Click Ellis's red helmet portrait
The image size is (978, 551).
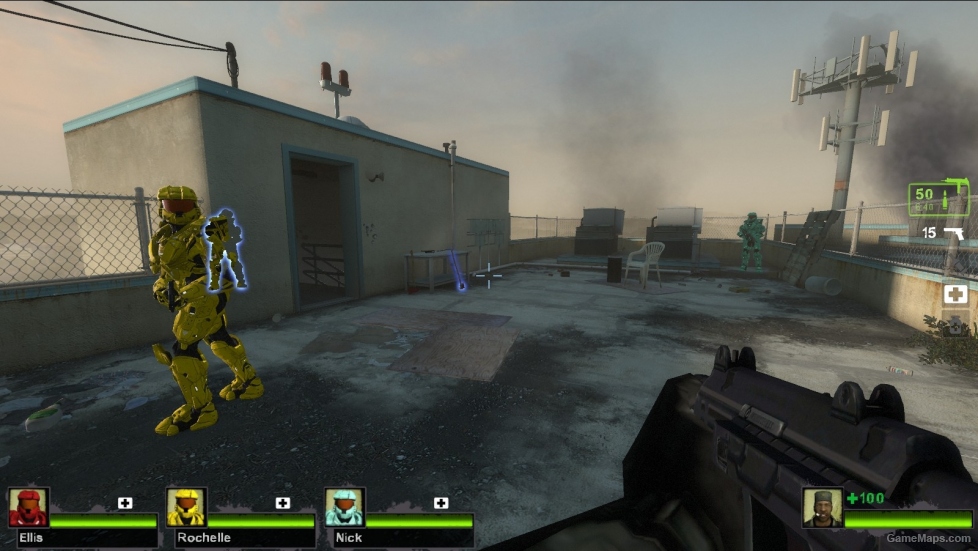point(29,507)
